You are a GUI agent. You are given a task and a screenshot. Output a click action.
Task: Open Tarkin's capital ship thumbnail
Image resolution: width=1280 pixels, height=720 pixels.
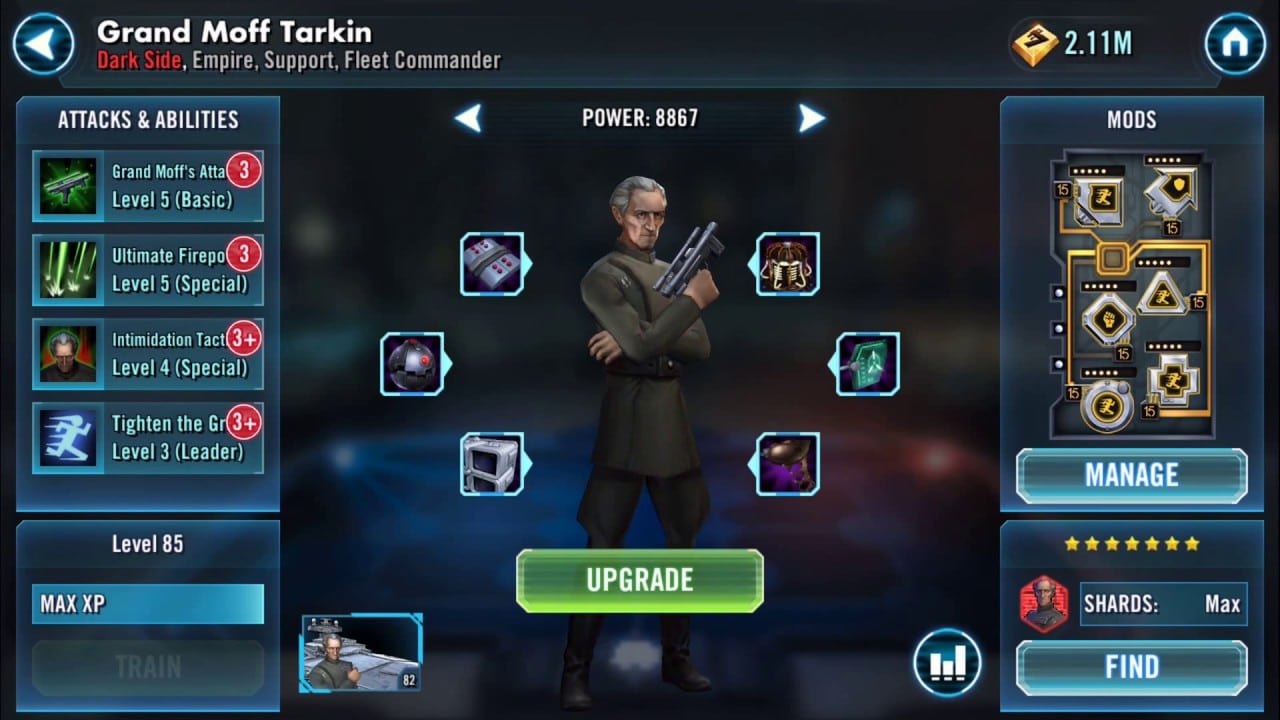click(x=361, y=653)
